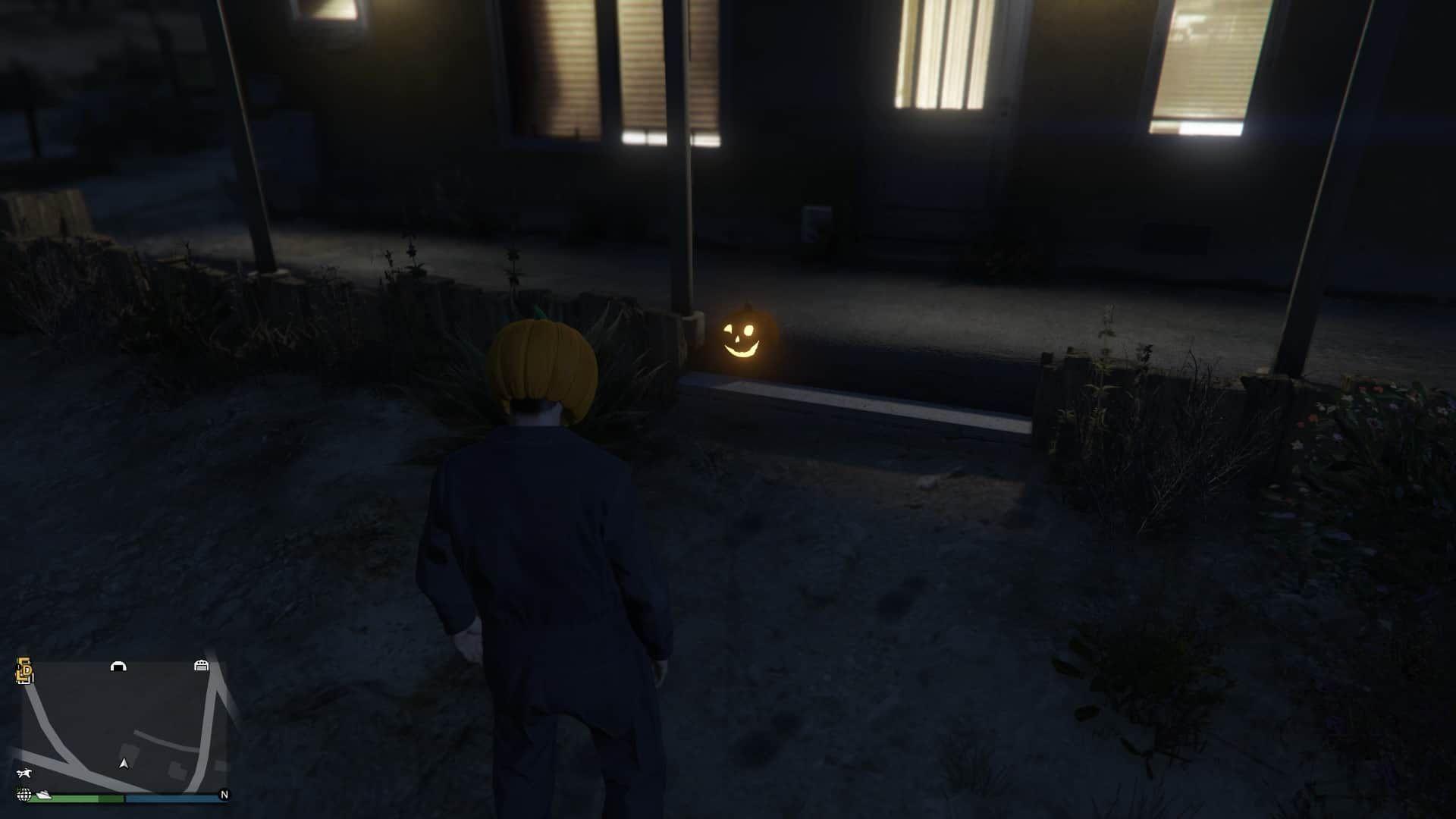
Task: Click the globe icon below the minimap
Action: 24,795
